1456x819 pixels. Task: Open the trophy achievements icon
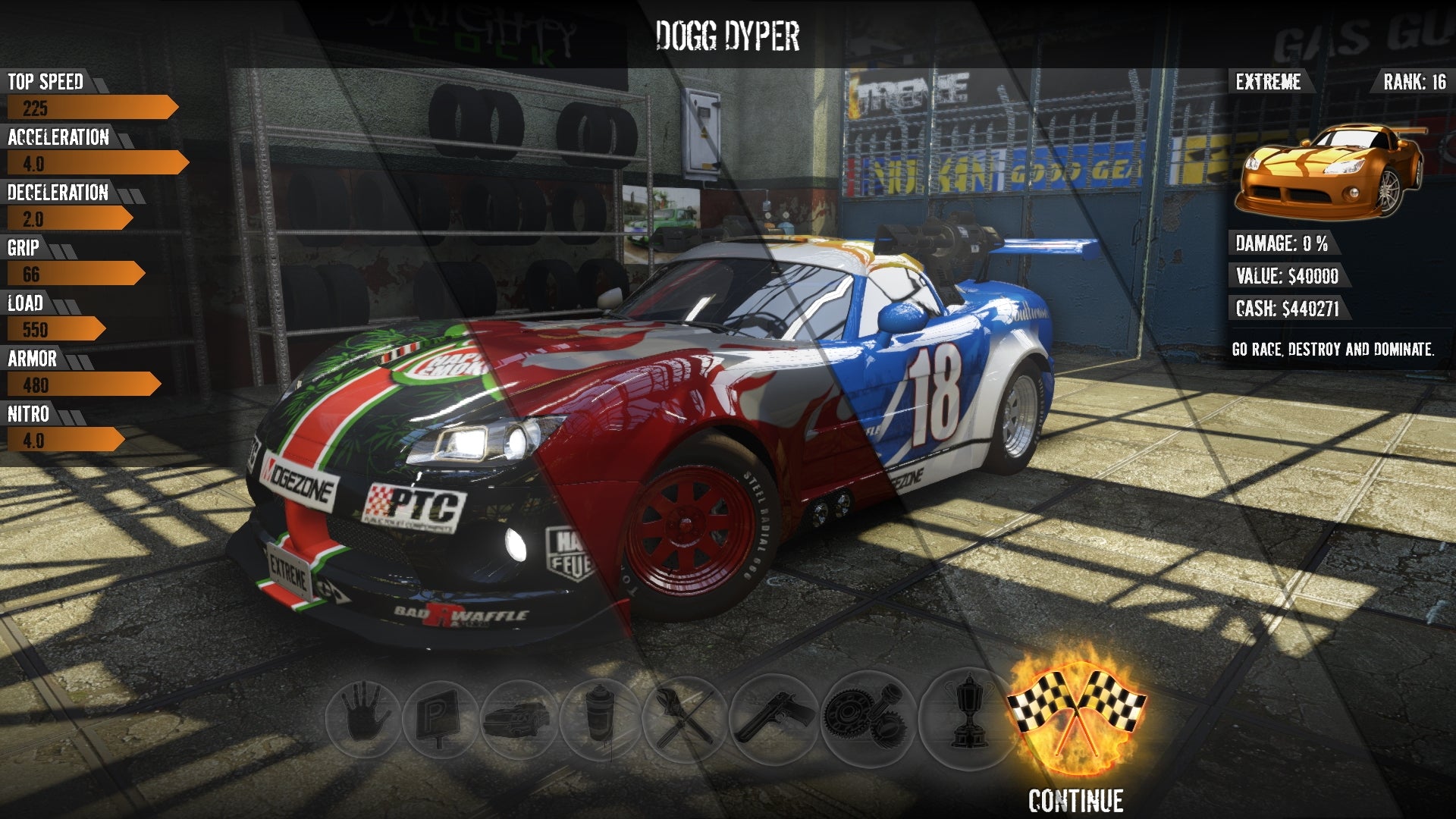(x=965, y=714)
